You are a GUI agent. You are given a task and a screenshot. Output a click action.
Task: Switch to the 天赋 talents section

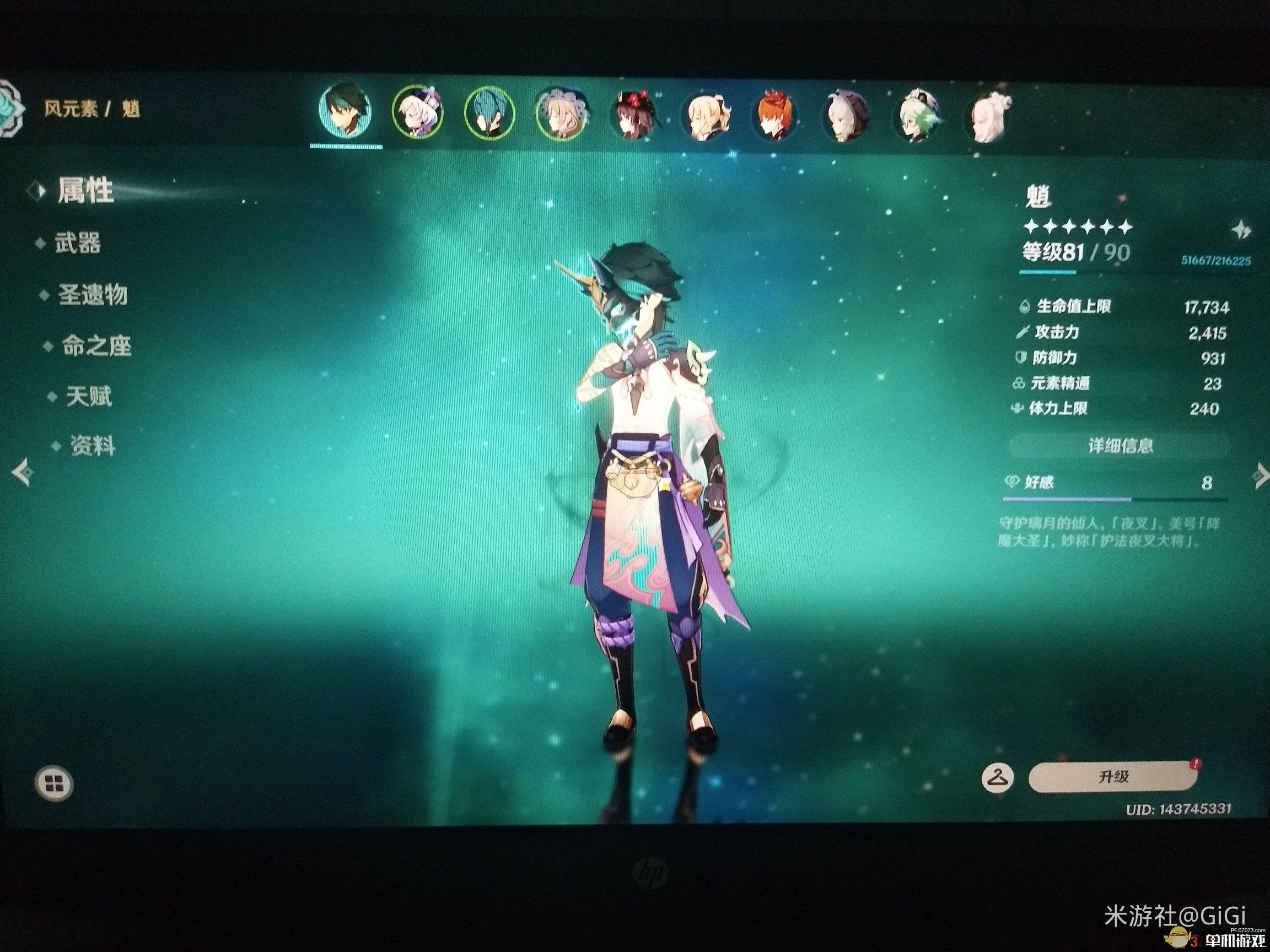coord(88,396)
